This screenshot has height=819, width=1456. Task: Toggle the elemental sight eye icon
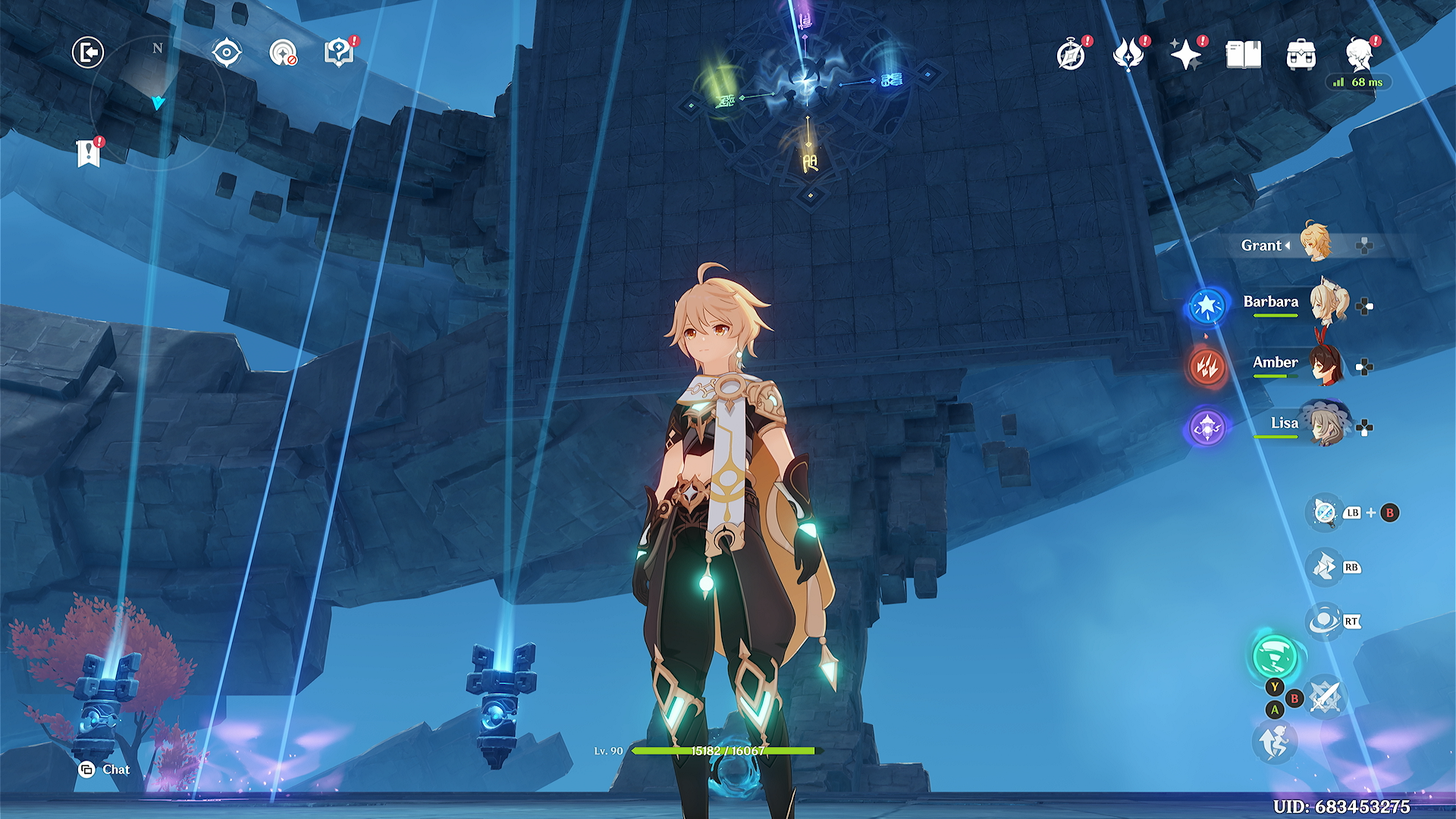coord(227,53)
